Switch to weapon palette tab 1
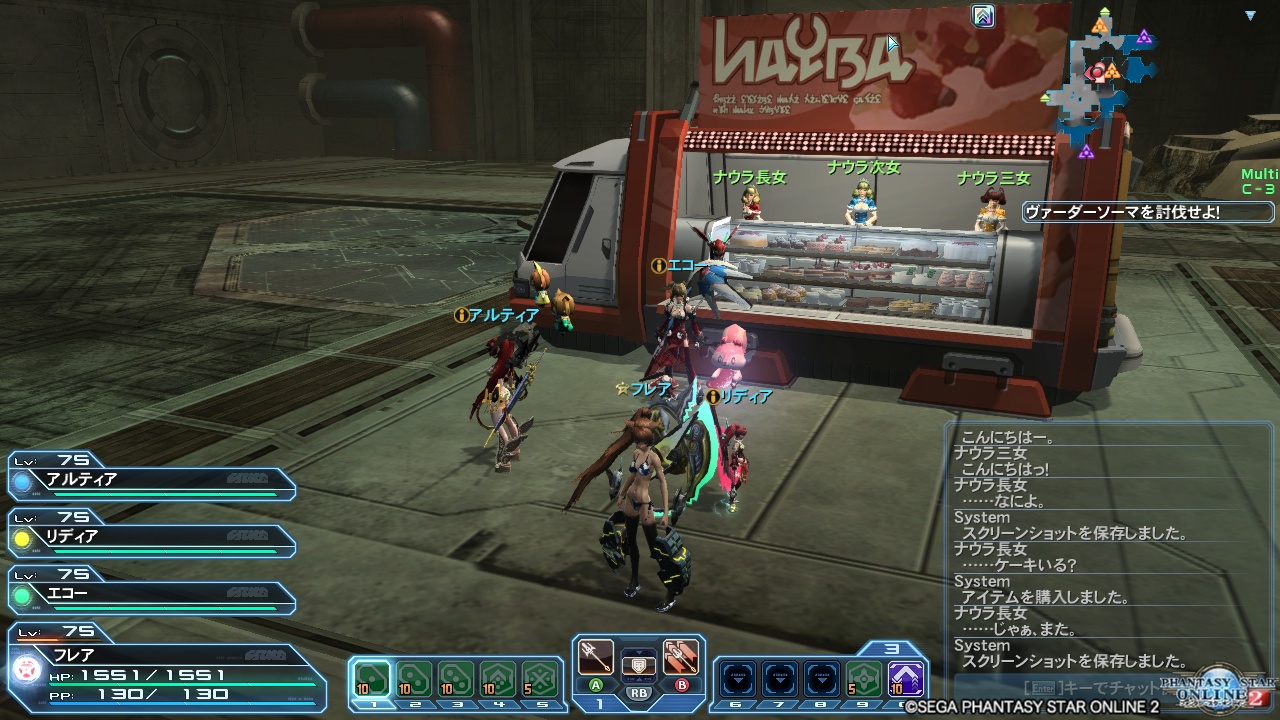This screenshot has width=1280, height=720. [601, 704]
